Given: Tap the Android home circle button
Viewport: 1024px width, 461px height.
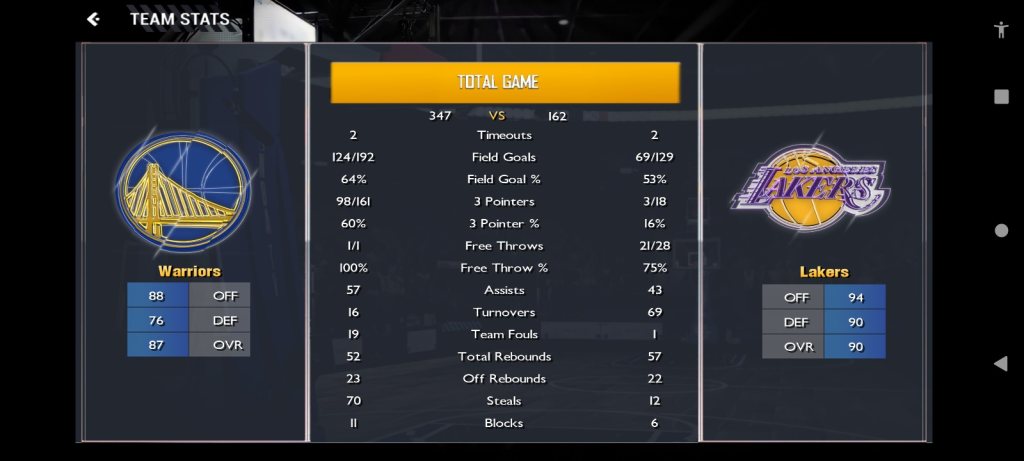Looking at the screenshot, I should (x=1001, y=230).
